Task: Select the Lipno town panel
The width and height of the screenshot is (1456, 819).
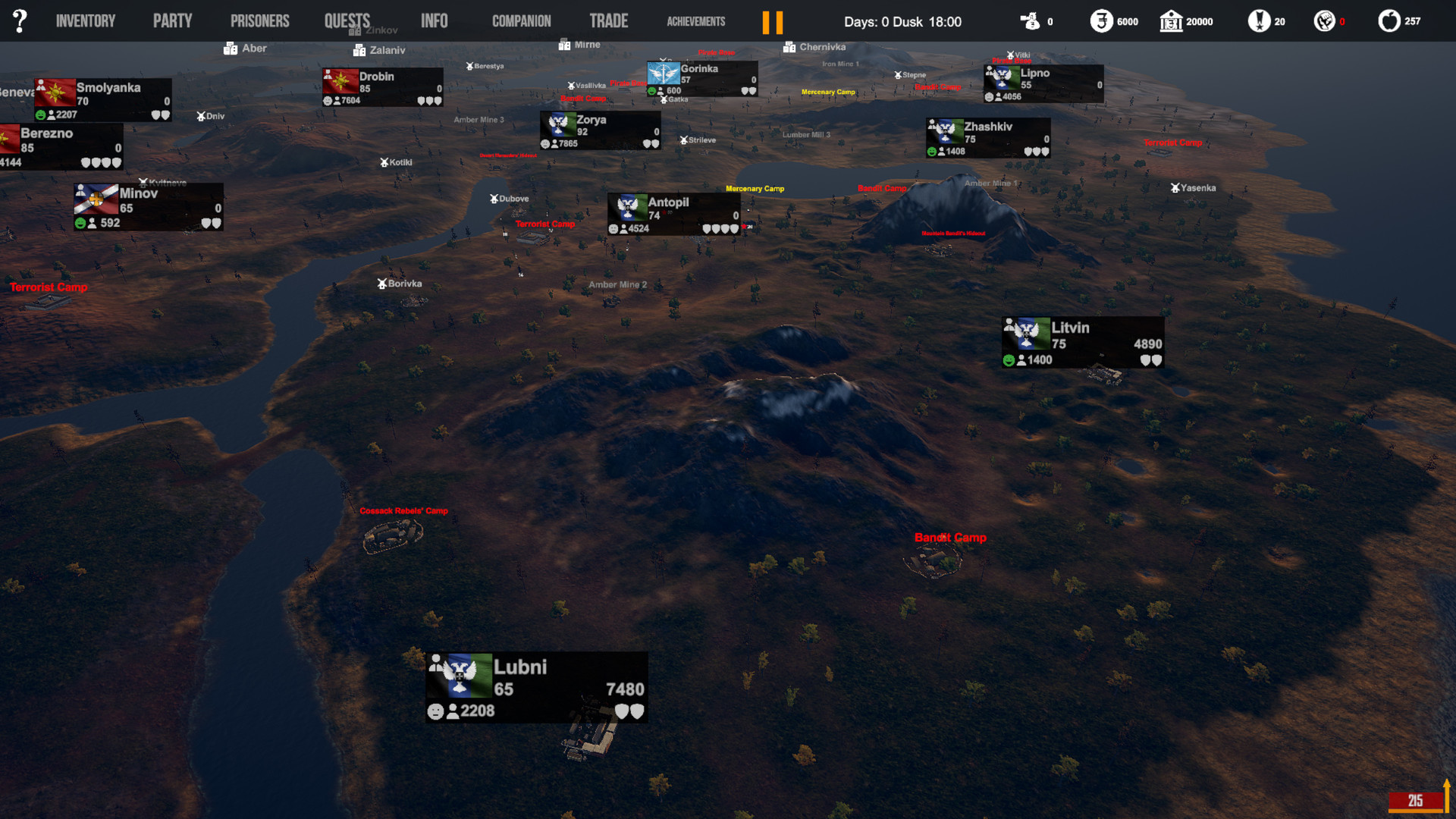Action: pyautogui.click(x=1043, y=83)
